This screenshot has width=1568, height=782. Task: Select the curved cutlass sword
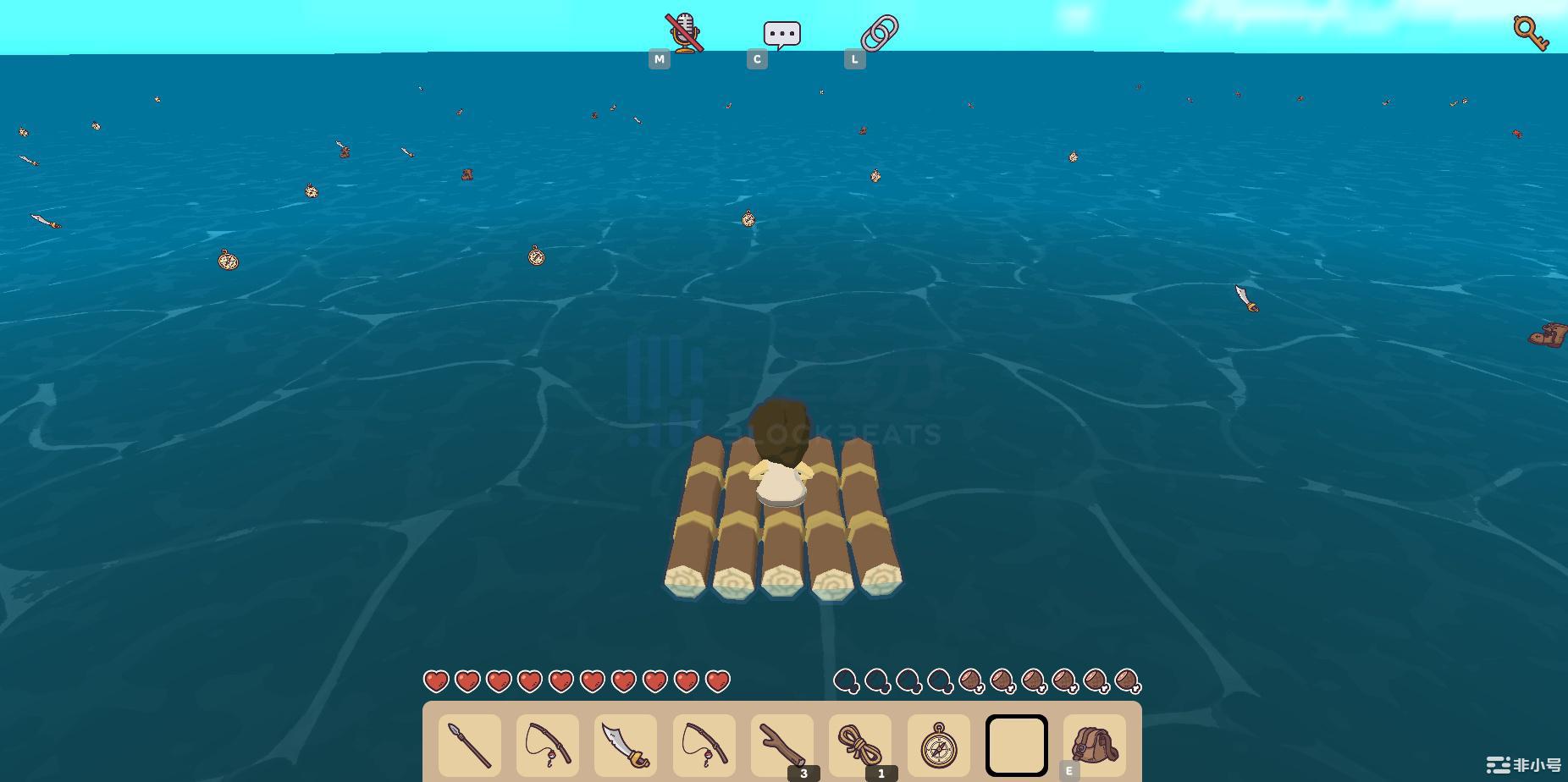point(626,745)
